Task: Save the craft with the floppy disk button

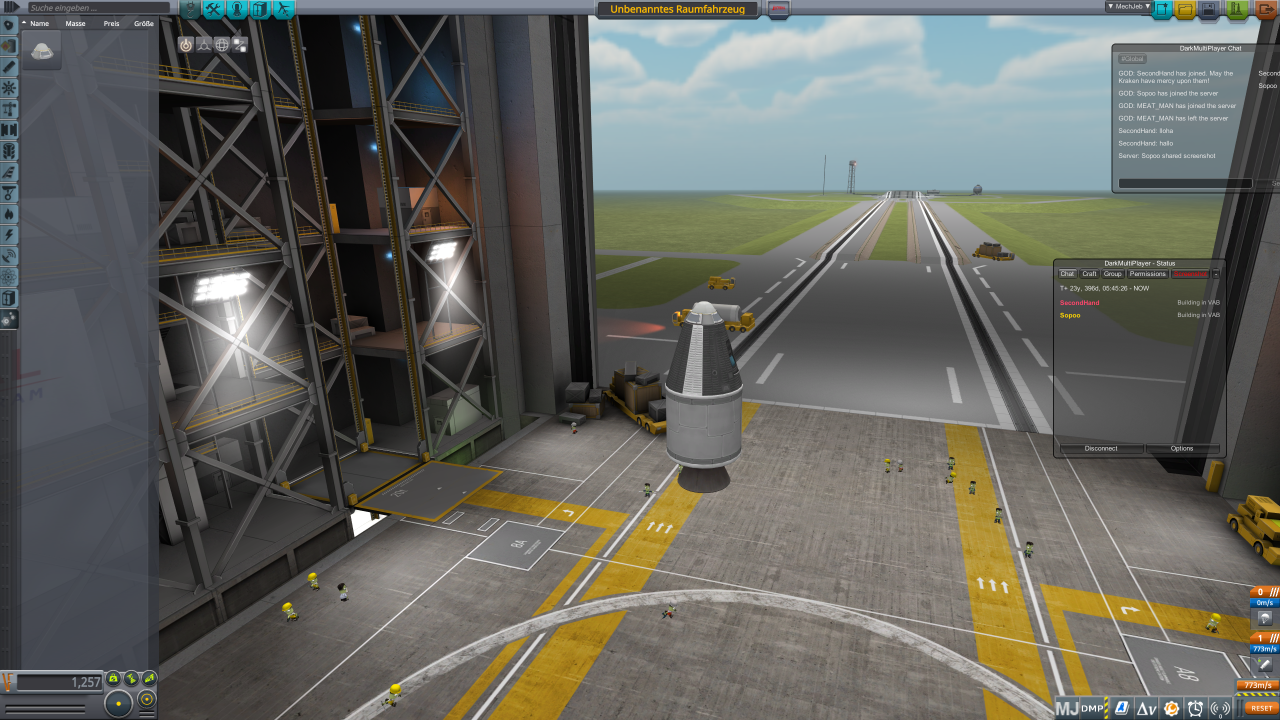Action: tap(1209, 10)
